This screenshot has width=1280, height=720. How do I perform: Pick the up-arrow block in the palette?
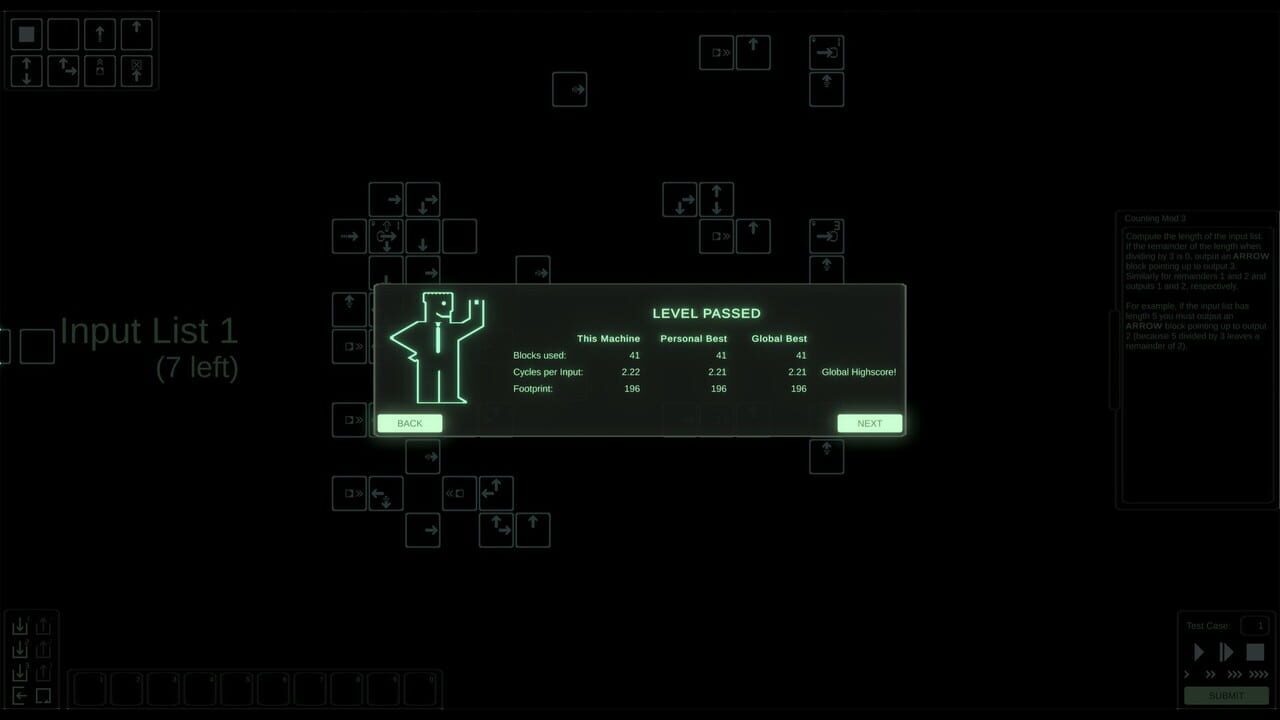pyautogui.click(x=99, y=34)
